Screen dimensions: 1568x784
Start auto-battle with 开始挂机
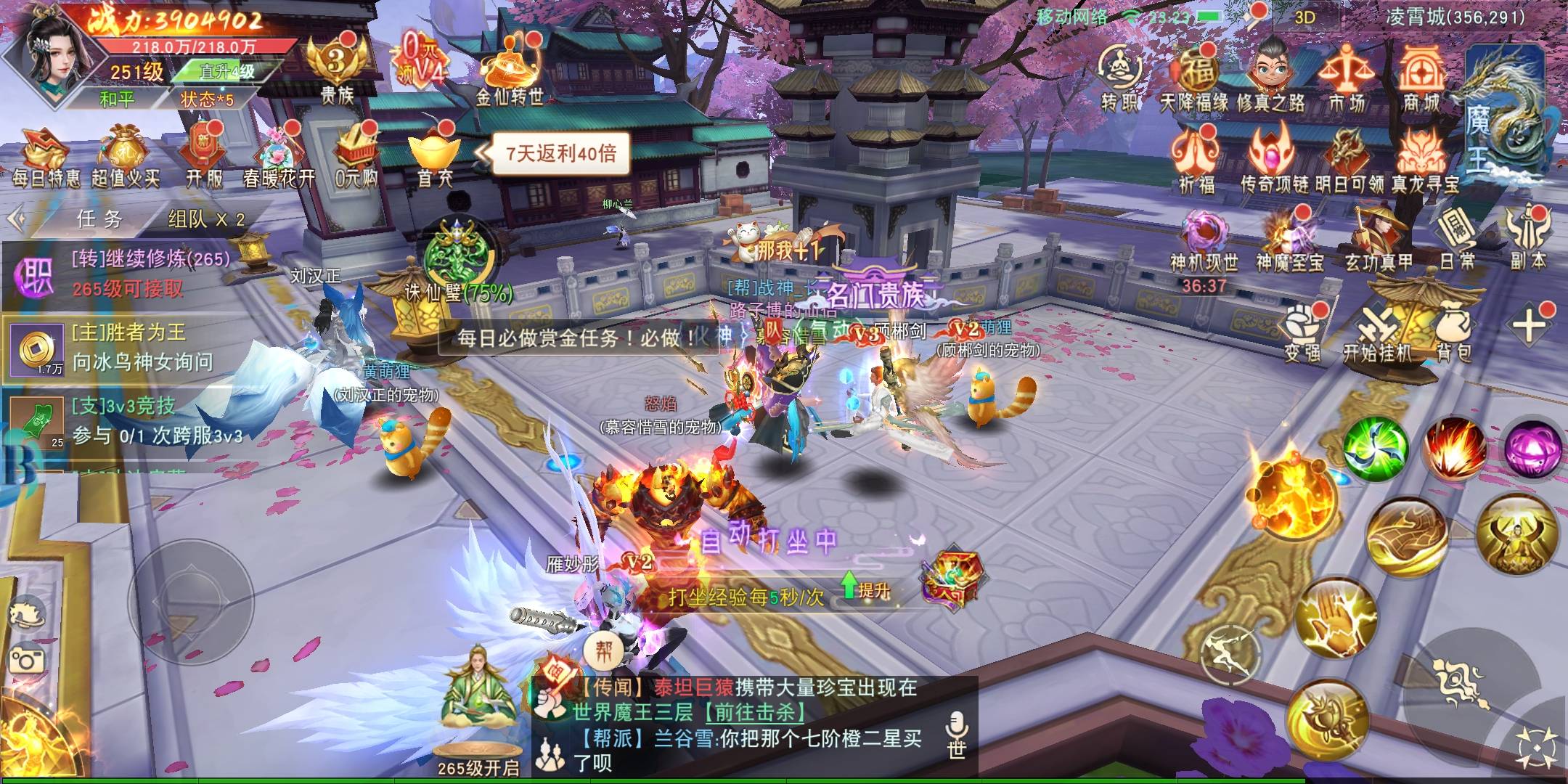(1376, 334)
